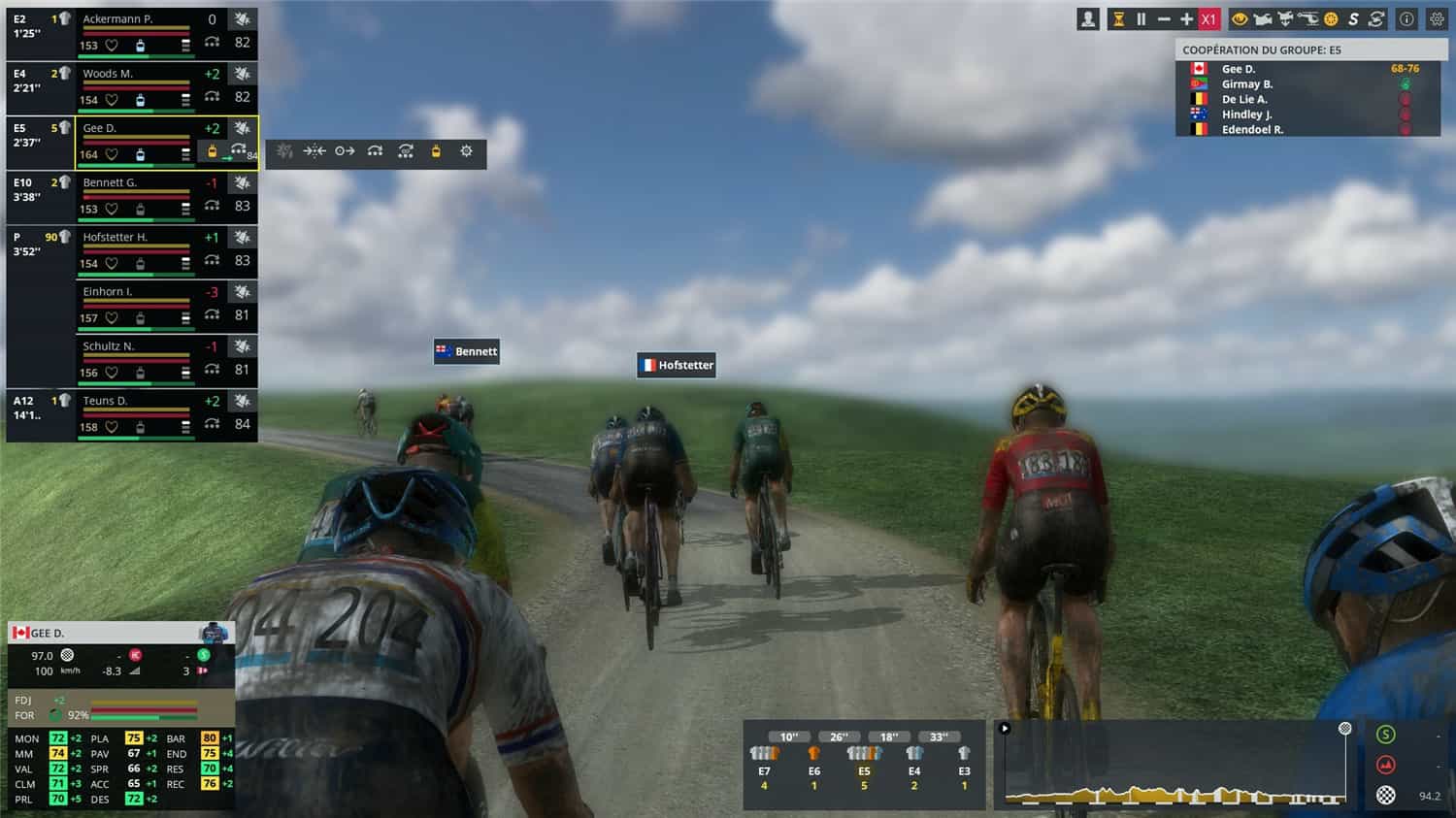The image size is (1456, 818).
Task: Select the sprint S icon in the top toolbar
Action: coord(1353,18)
